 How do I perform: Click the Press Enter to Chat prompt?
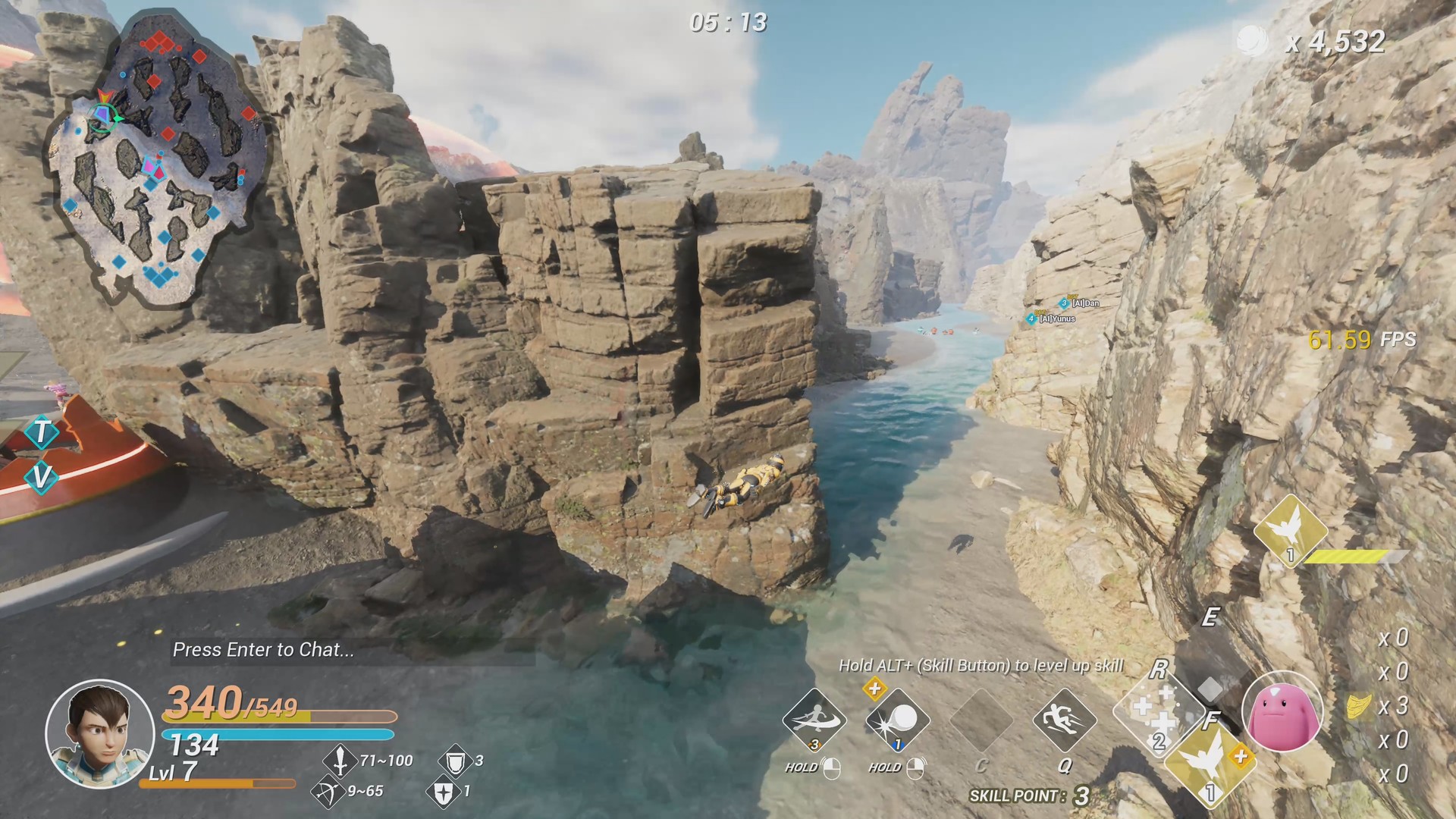(262, 651)
